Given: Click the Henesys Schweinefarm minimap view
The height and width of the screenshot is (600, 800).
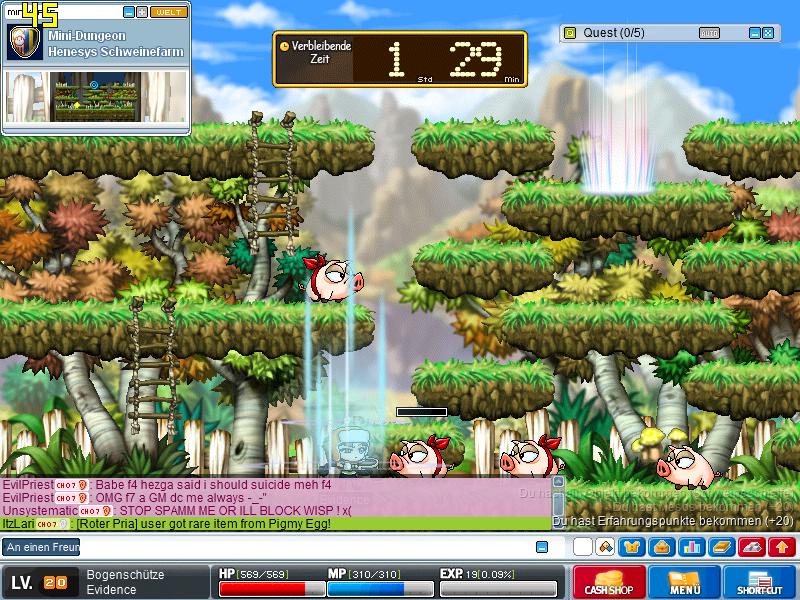Looking at the screenshot, I should pos(96,97).
